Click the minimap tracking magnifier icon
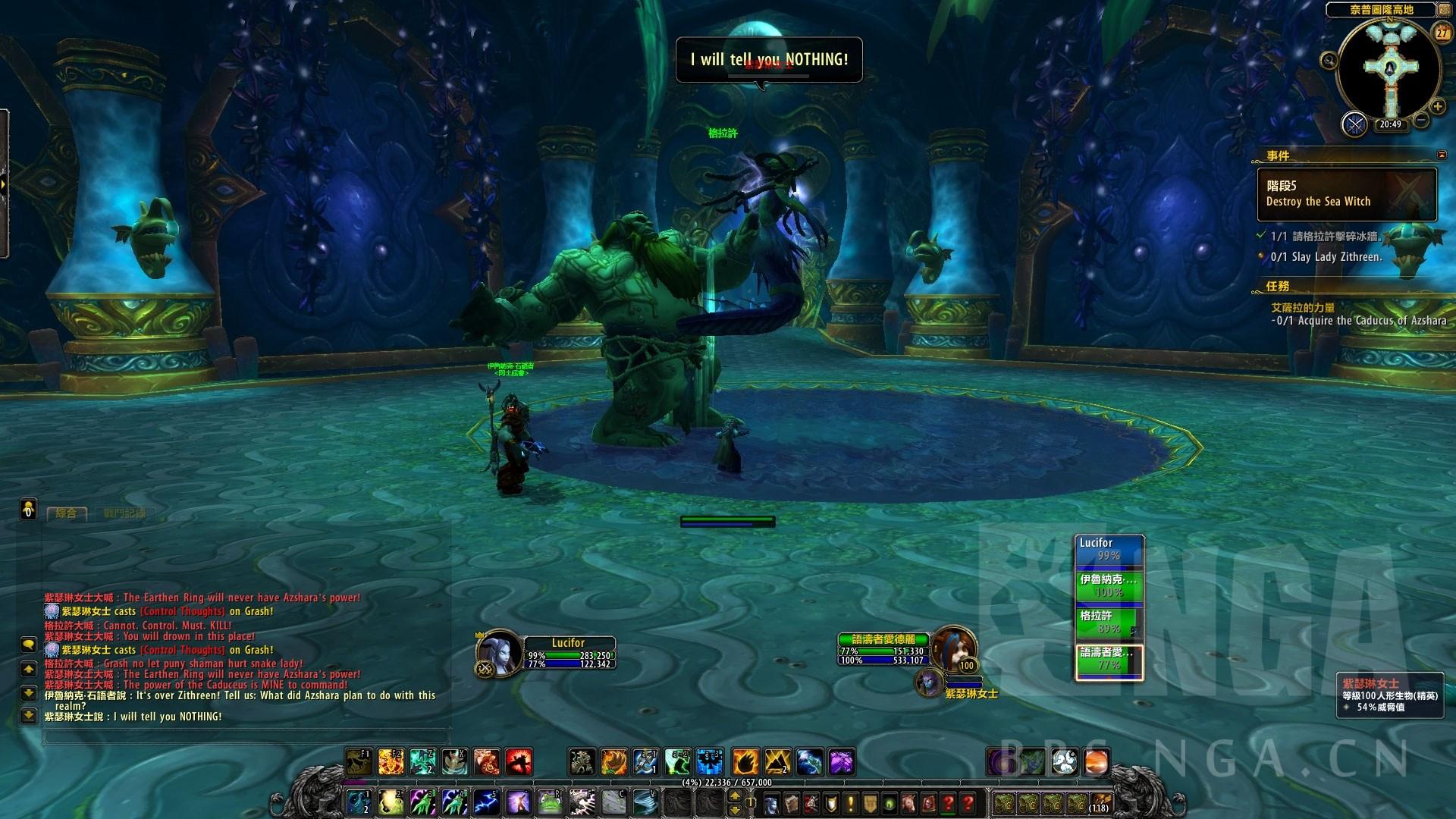 pos(1329,61)
